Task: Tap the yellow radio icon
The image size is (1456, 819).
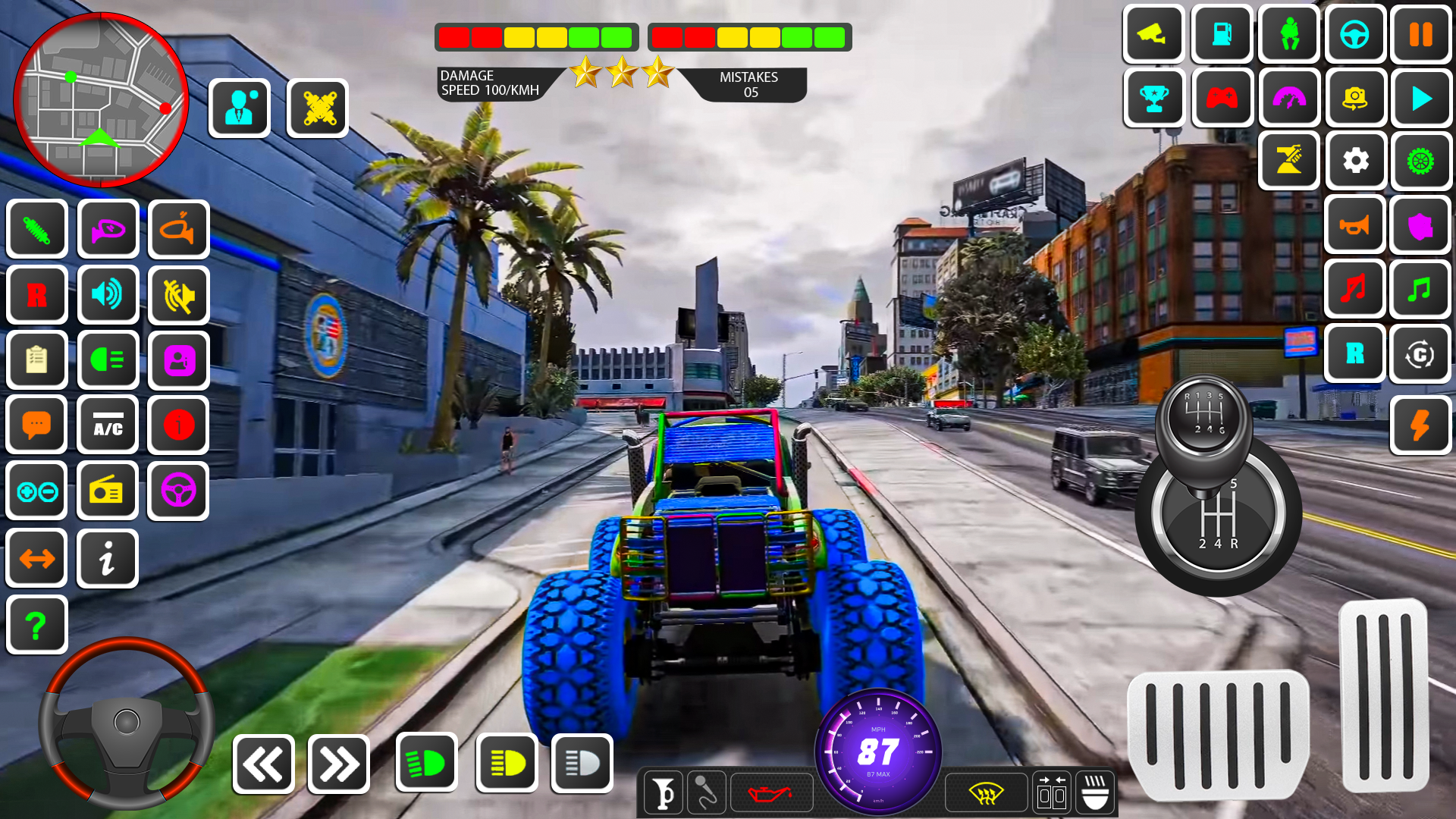Action: point(108,491)
